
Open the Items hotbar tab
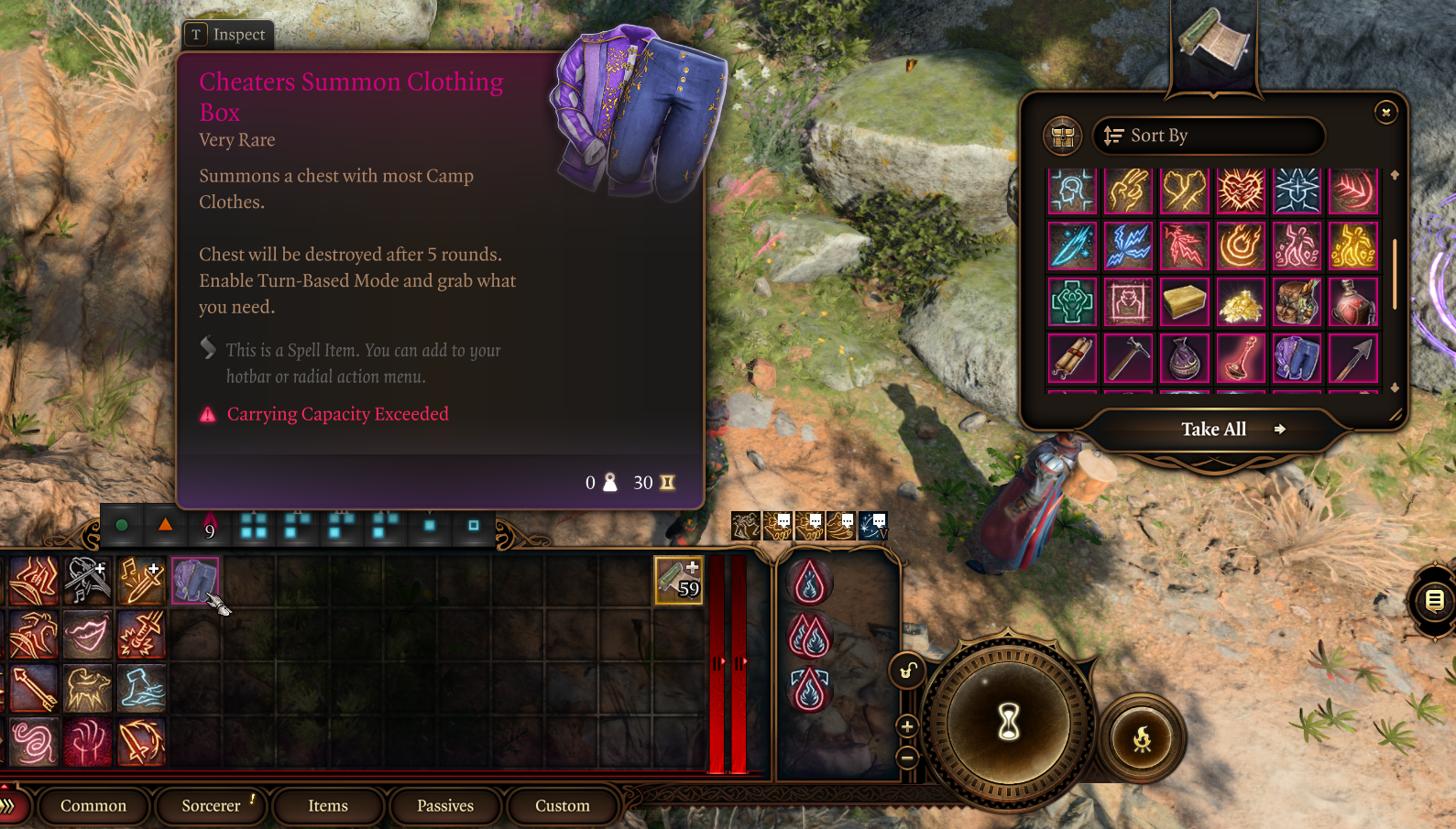[x=328, y=806]
